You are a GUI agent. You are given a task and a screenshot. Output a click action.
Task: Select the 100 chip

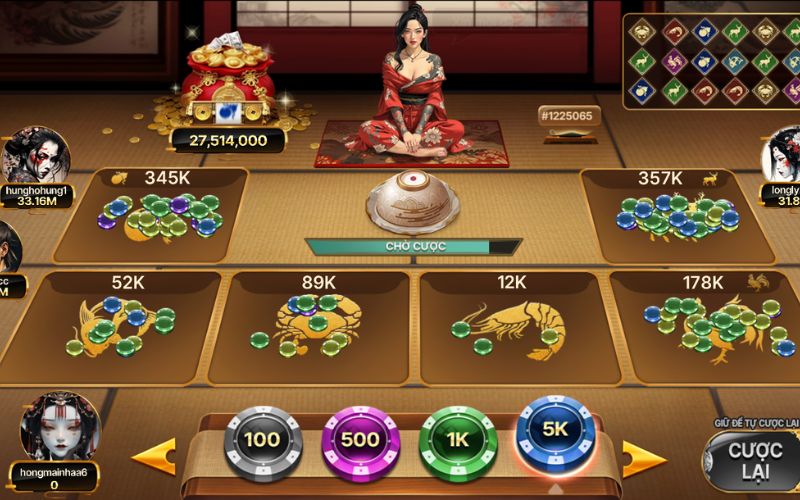262,440
